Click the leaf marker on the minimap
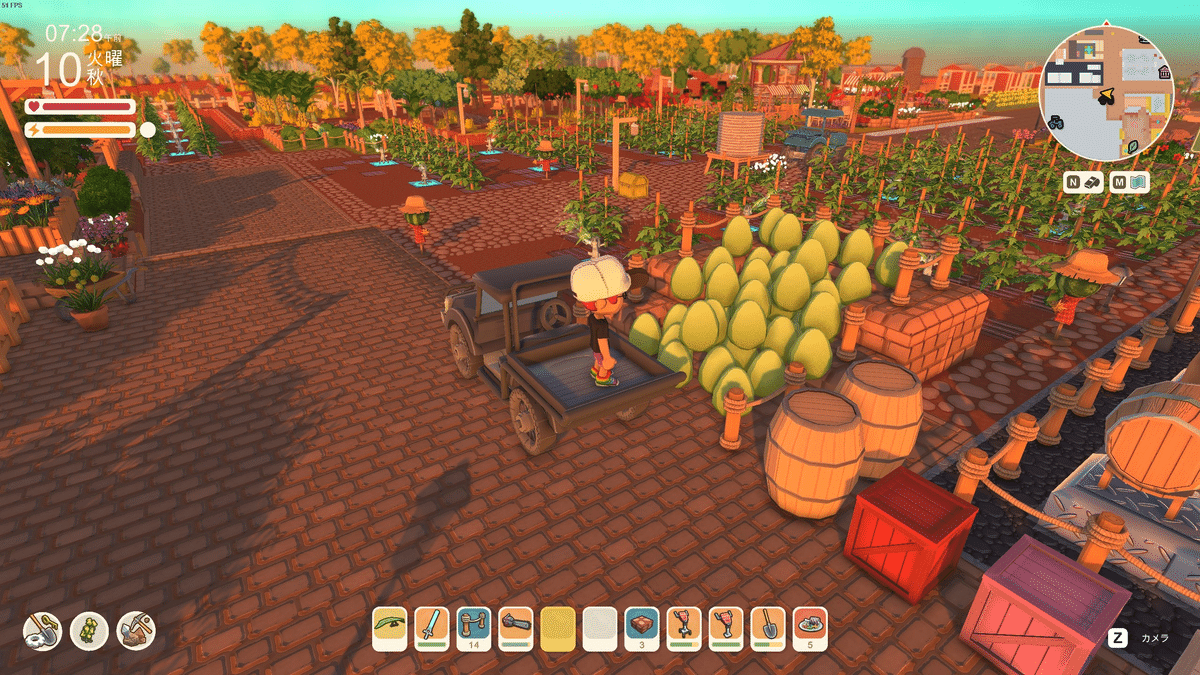This screenshot has width=1200, height=675. 1133,146
